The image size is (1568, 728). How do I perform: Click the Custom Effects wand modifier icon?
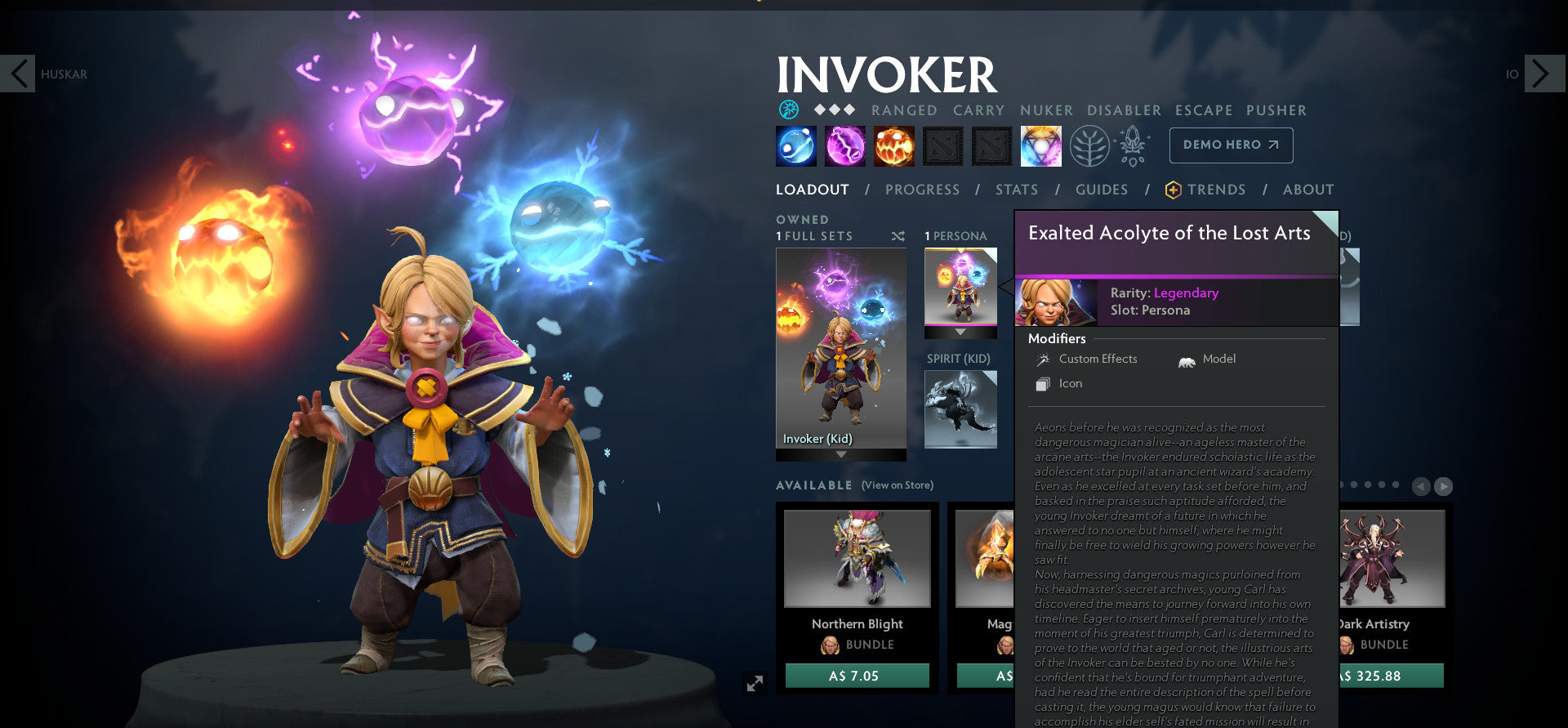[x=1043, y=359]
